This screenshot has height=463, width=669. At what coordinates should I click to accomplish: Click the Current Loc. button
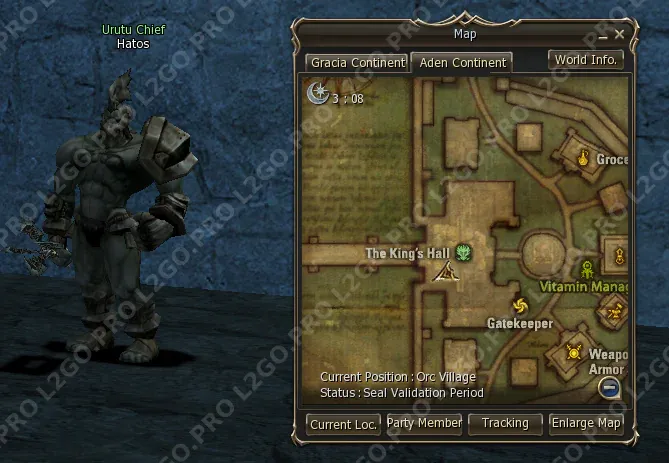tap(343, 424)
